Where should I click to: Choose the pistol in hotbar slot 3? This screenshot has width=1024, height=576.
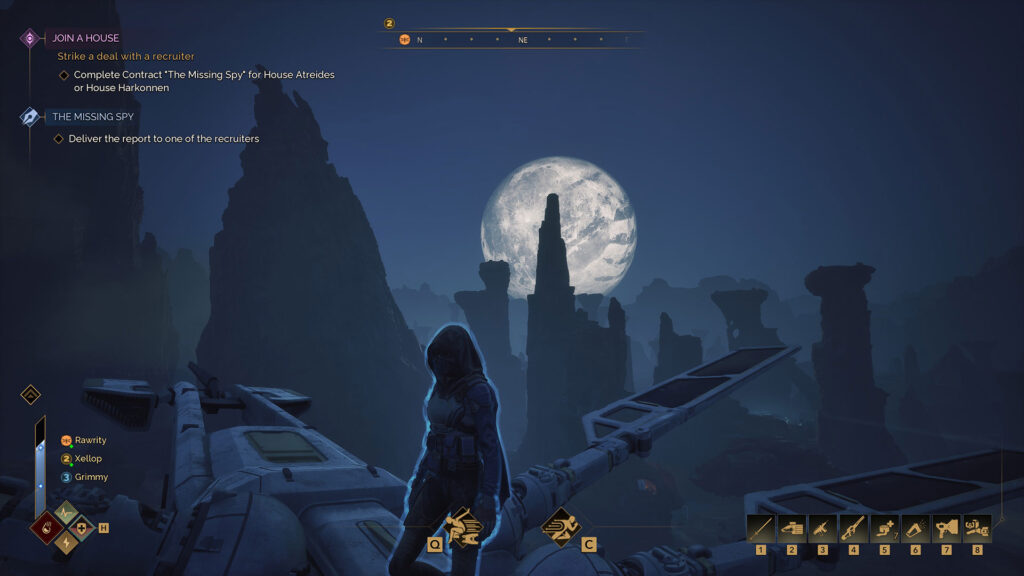click(823, 527)
